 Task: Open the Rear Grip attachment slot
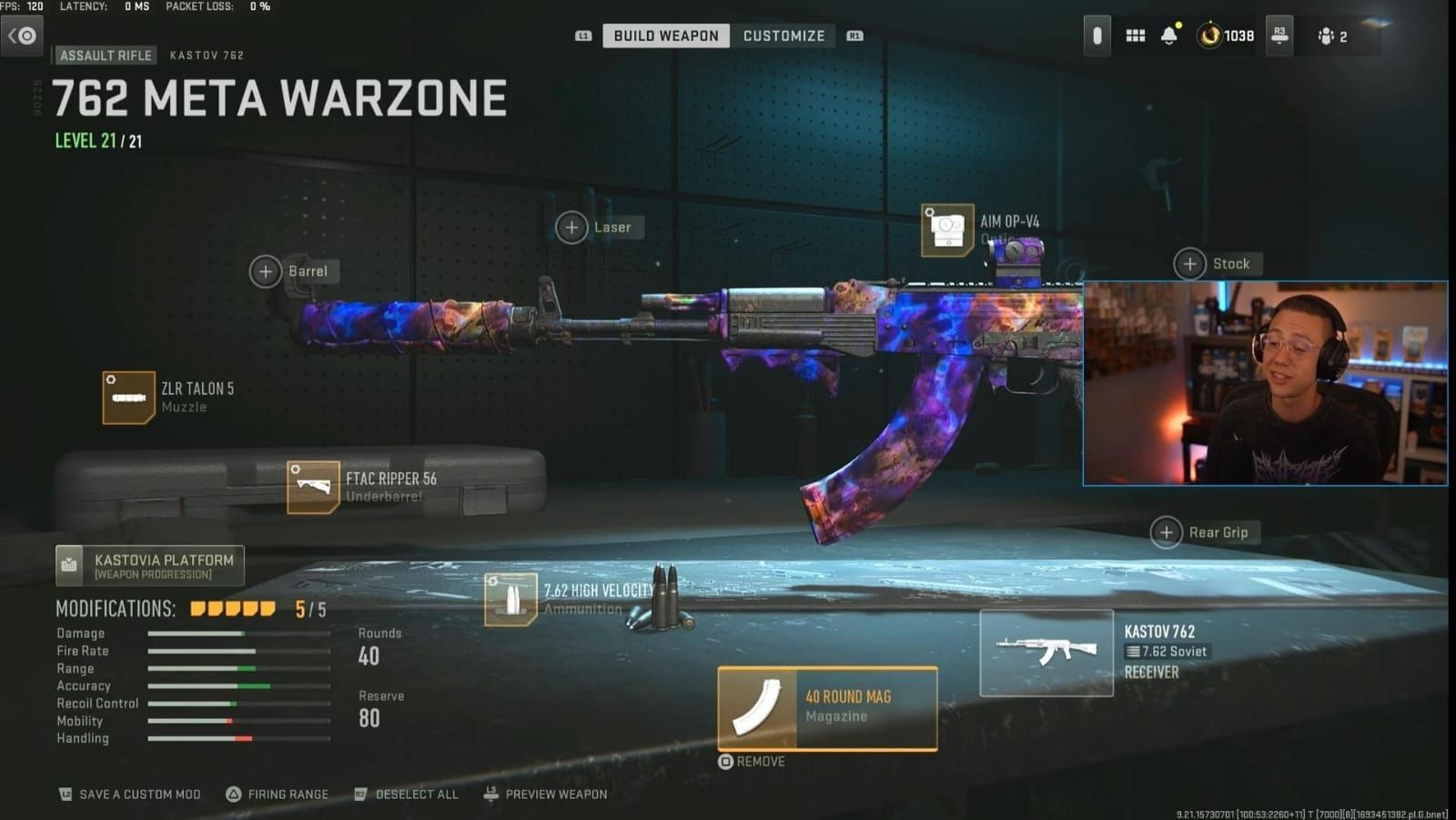tap(1166, 532)
